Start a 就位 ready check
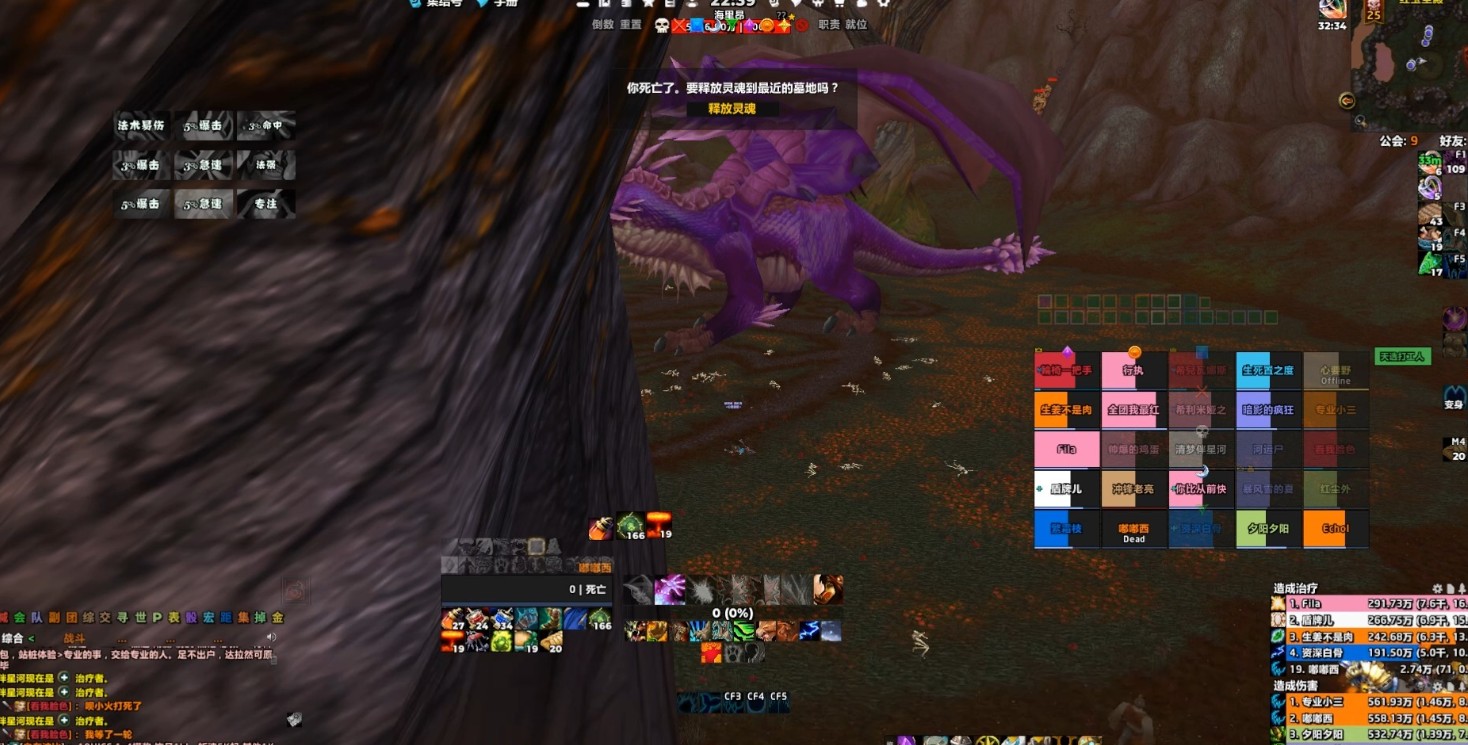Screen dimensions: 1468x745 [856, 25]
